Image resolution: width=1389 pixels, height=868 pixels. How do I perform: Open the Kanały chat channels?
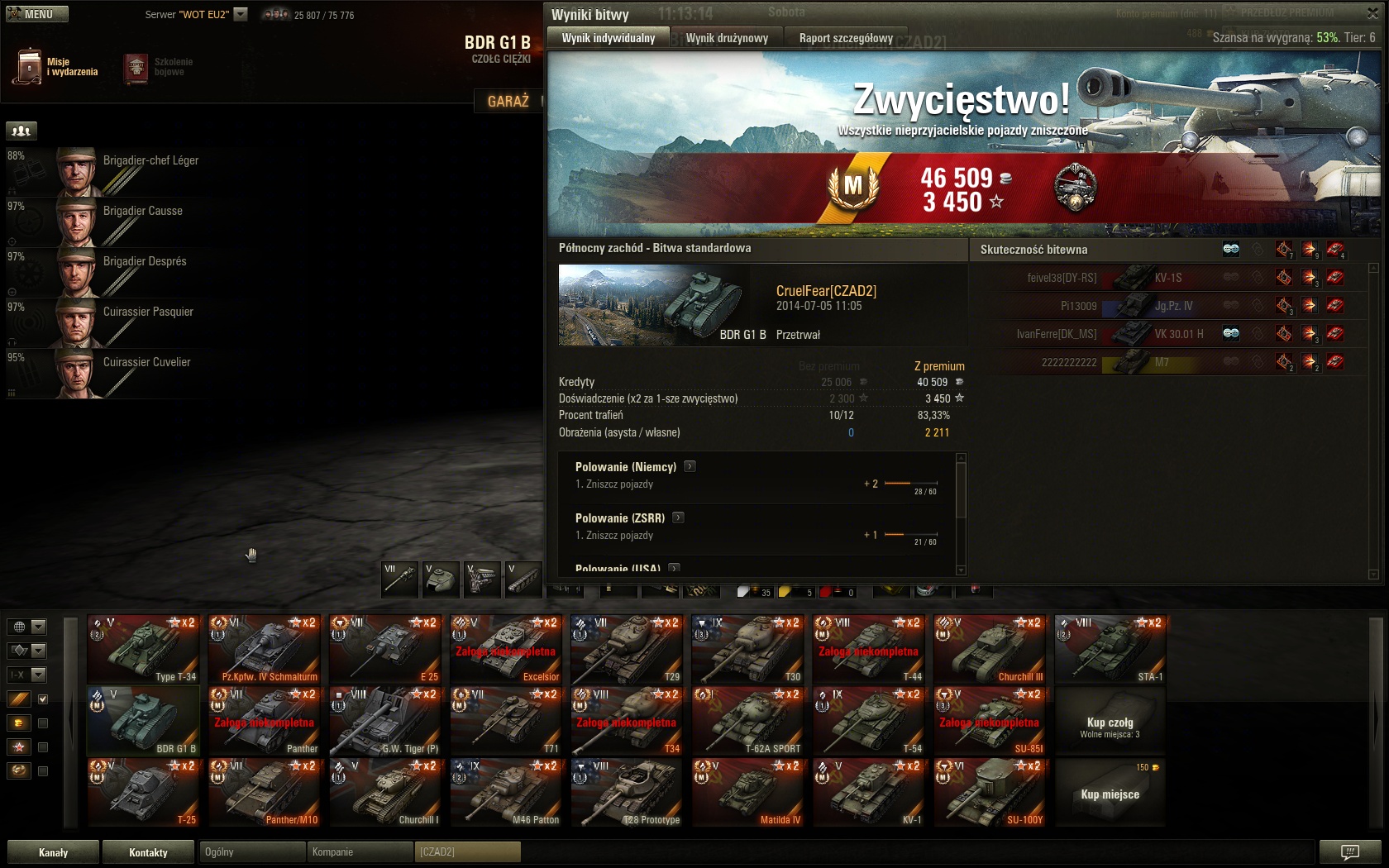point(53,852)
